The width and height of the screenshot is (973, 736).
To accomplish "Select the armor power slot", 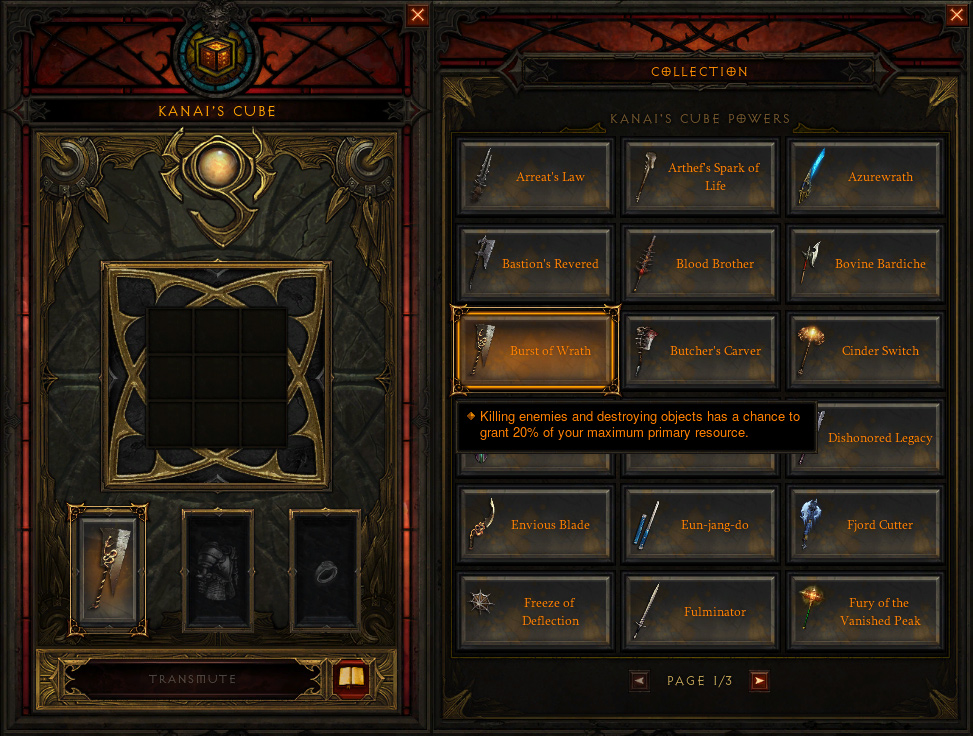I will click(217, 571).
